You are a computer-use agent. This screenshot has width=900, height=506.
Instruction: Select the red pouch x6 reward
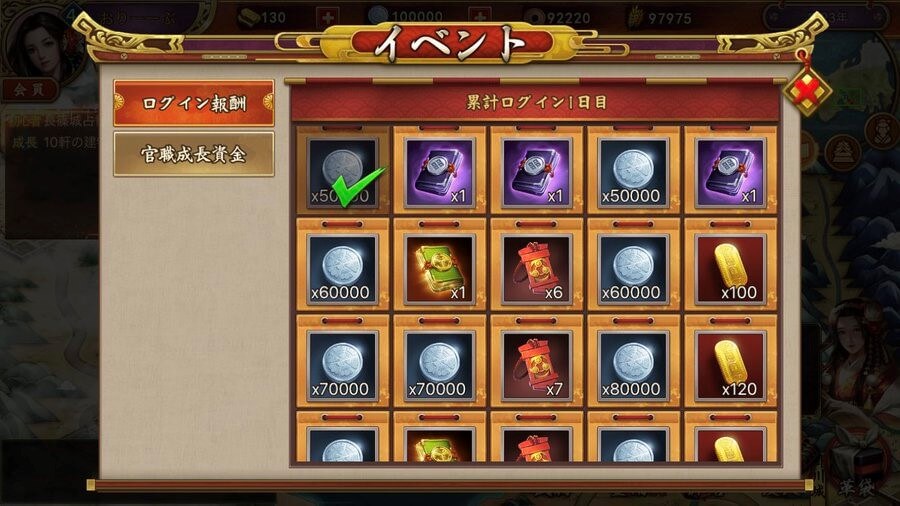538,265
